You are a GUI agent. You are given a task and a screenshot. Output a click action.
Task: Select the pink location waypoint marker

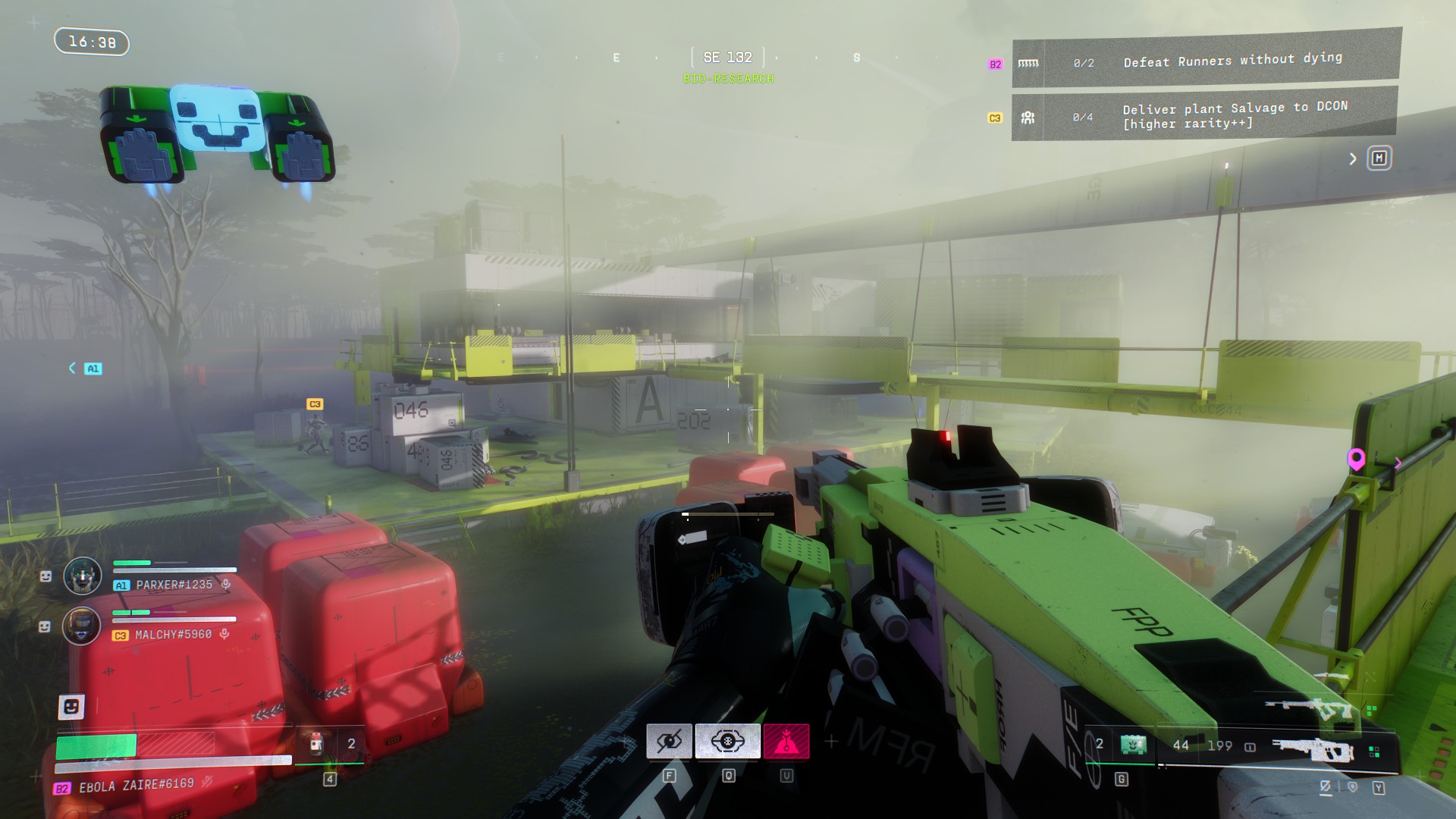click(x=1356, y=459)
